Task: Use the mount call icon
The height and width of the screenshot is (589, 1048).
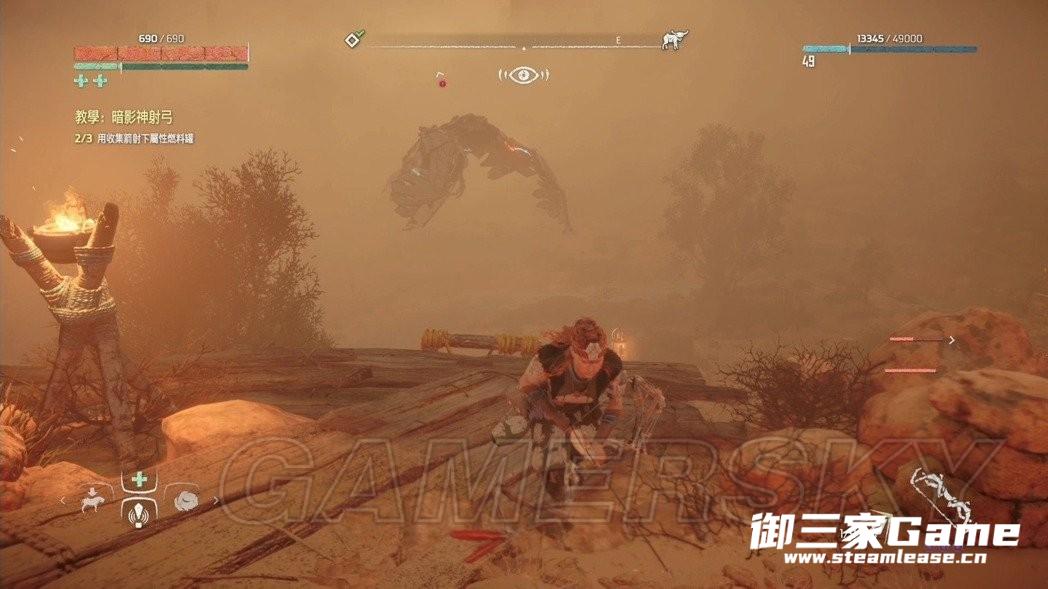Action: point(93,502)
